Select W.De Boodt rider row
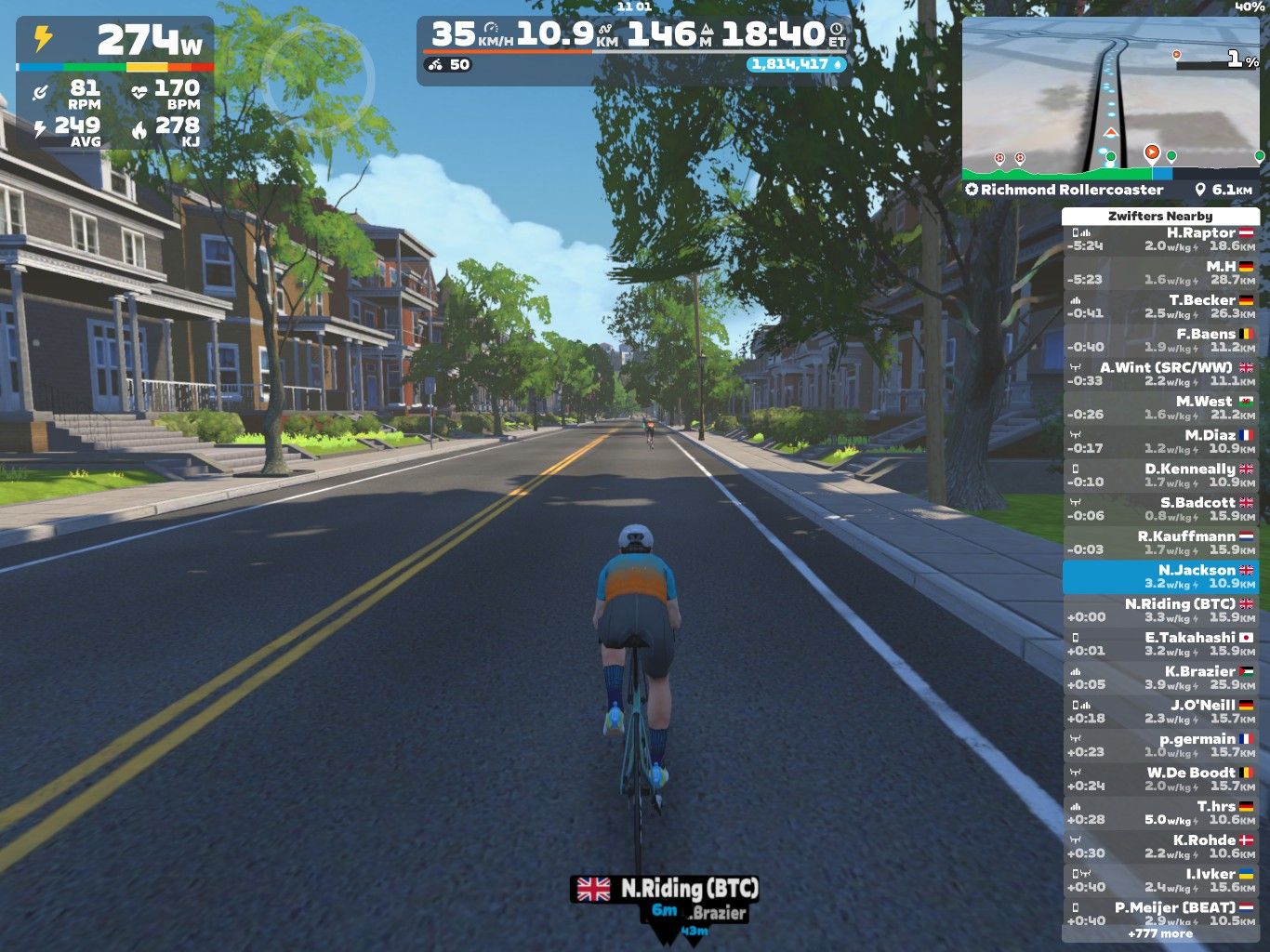The height and width of the screenshot is (952, 1270). pyautogui.click(x=1160, y=779)
